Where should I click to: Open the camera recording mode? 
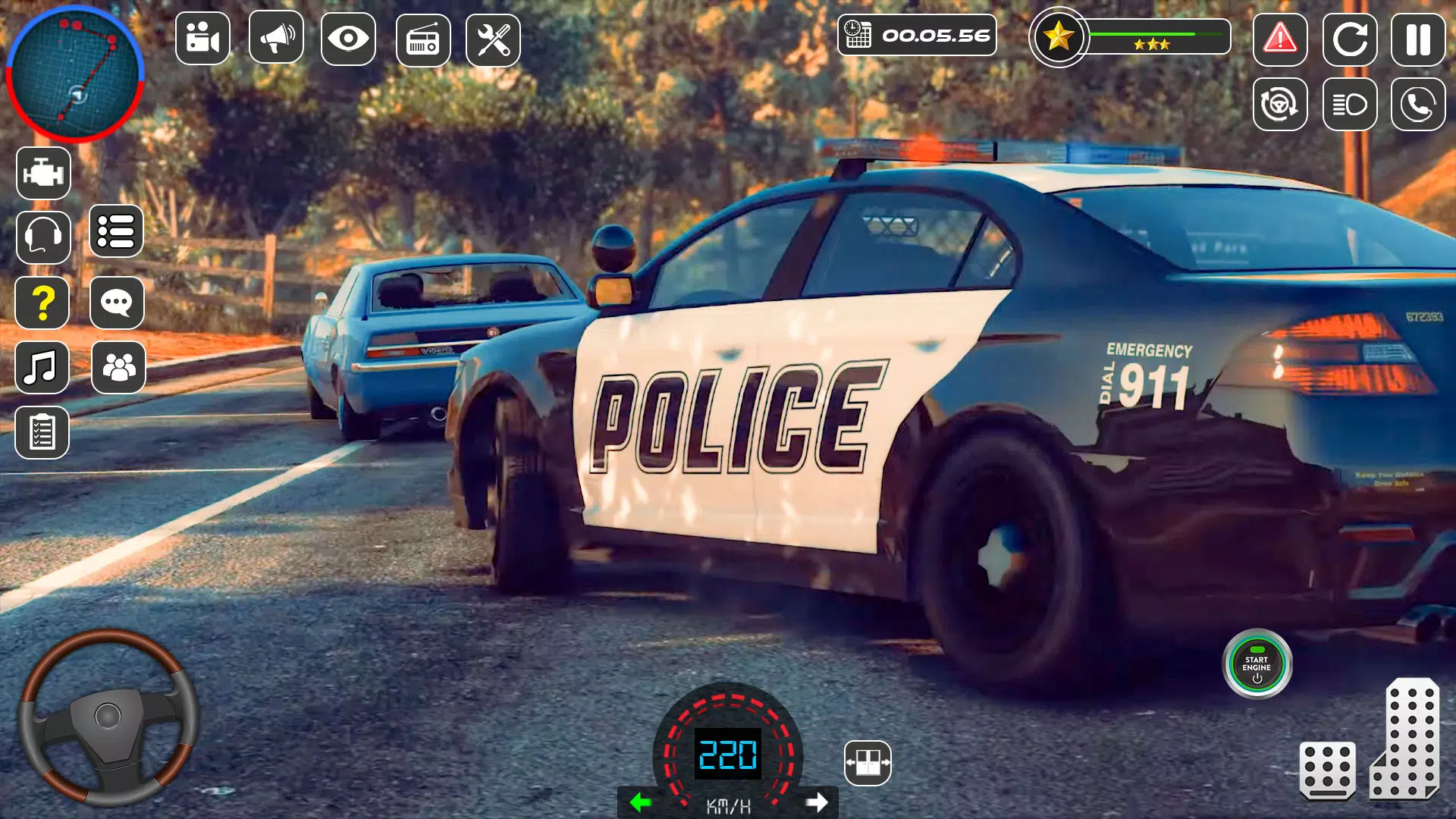(202, 39)
